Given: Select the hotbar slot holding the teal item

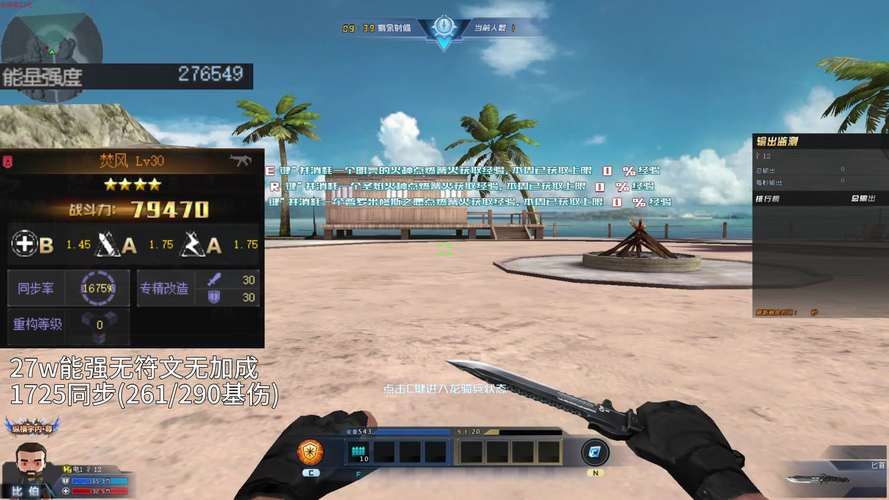Looking at the screenshot, I should tap(359, 452).
